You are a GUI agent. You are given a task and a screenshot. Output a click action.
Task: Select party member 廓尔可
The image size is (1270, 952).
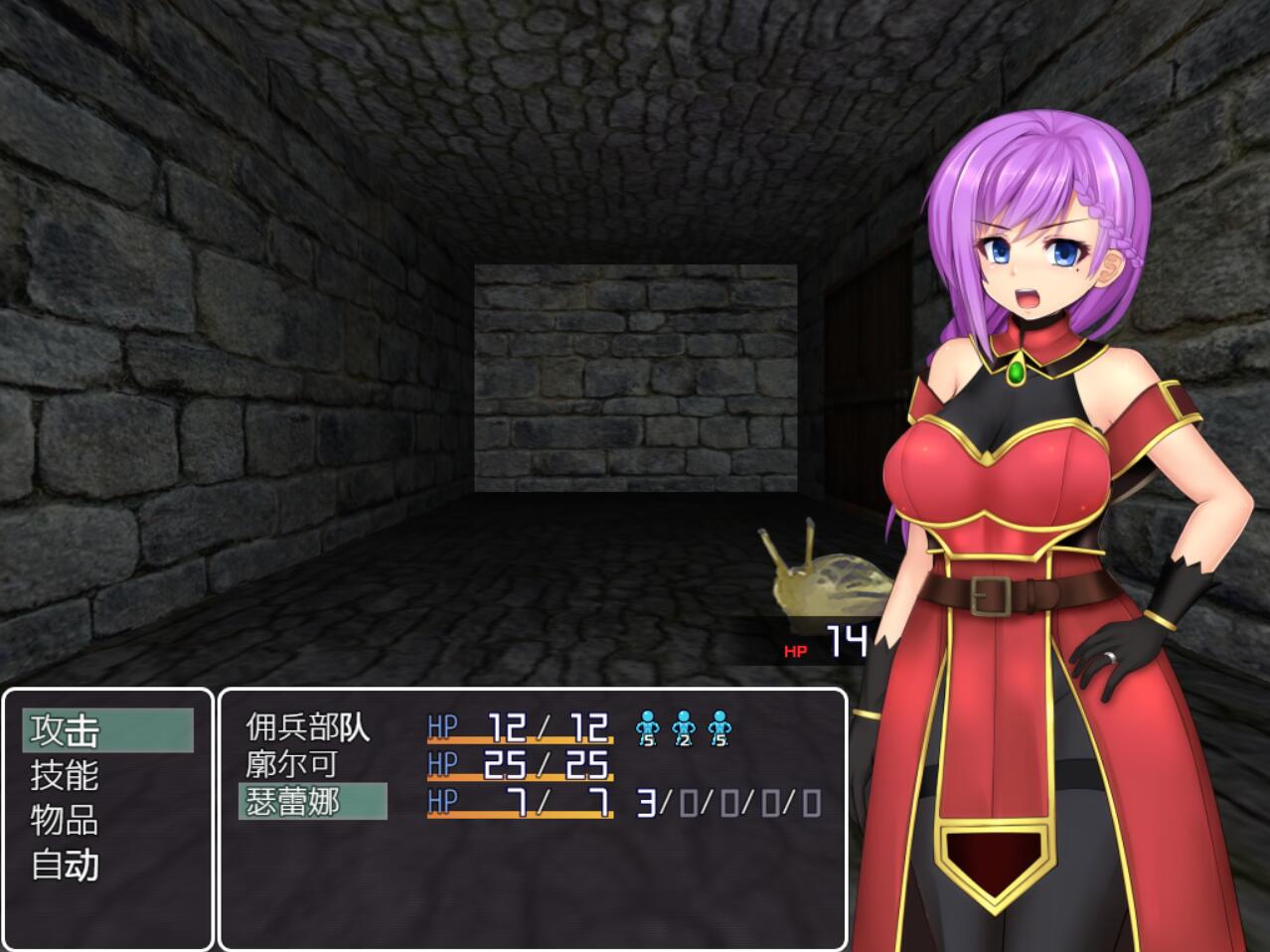pos(292,764)
